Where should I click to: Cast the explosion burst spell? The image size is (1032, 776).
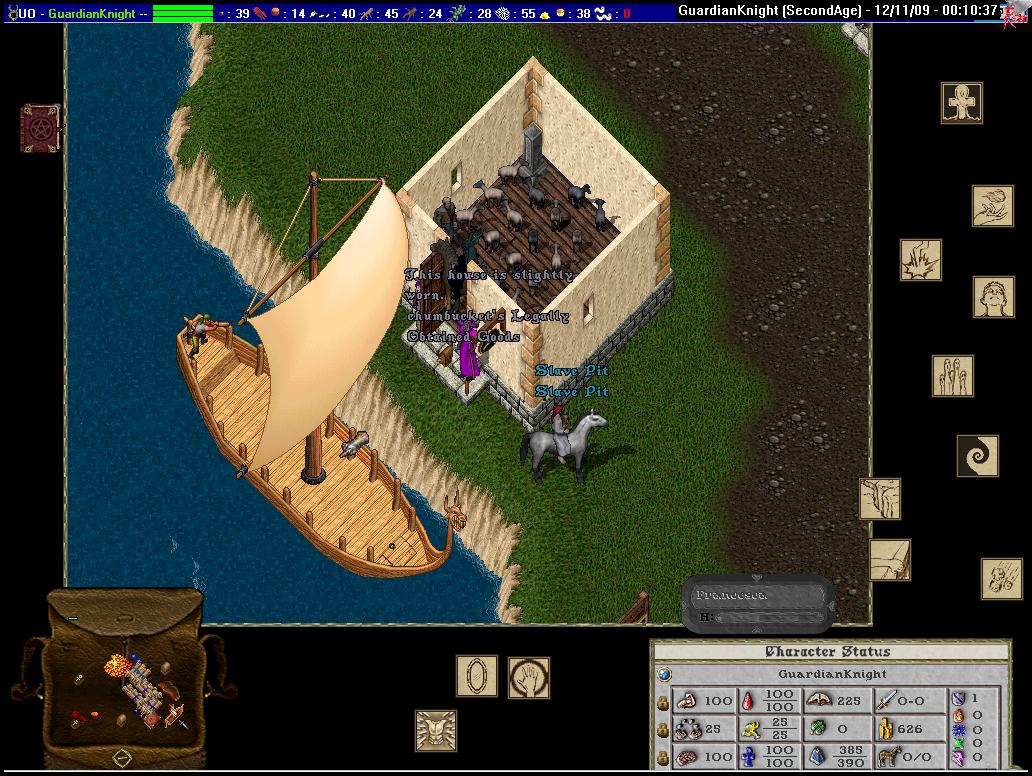coord(920,259)
